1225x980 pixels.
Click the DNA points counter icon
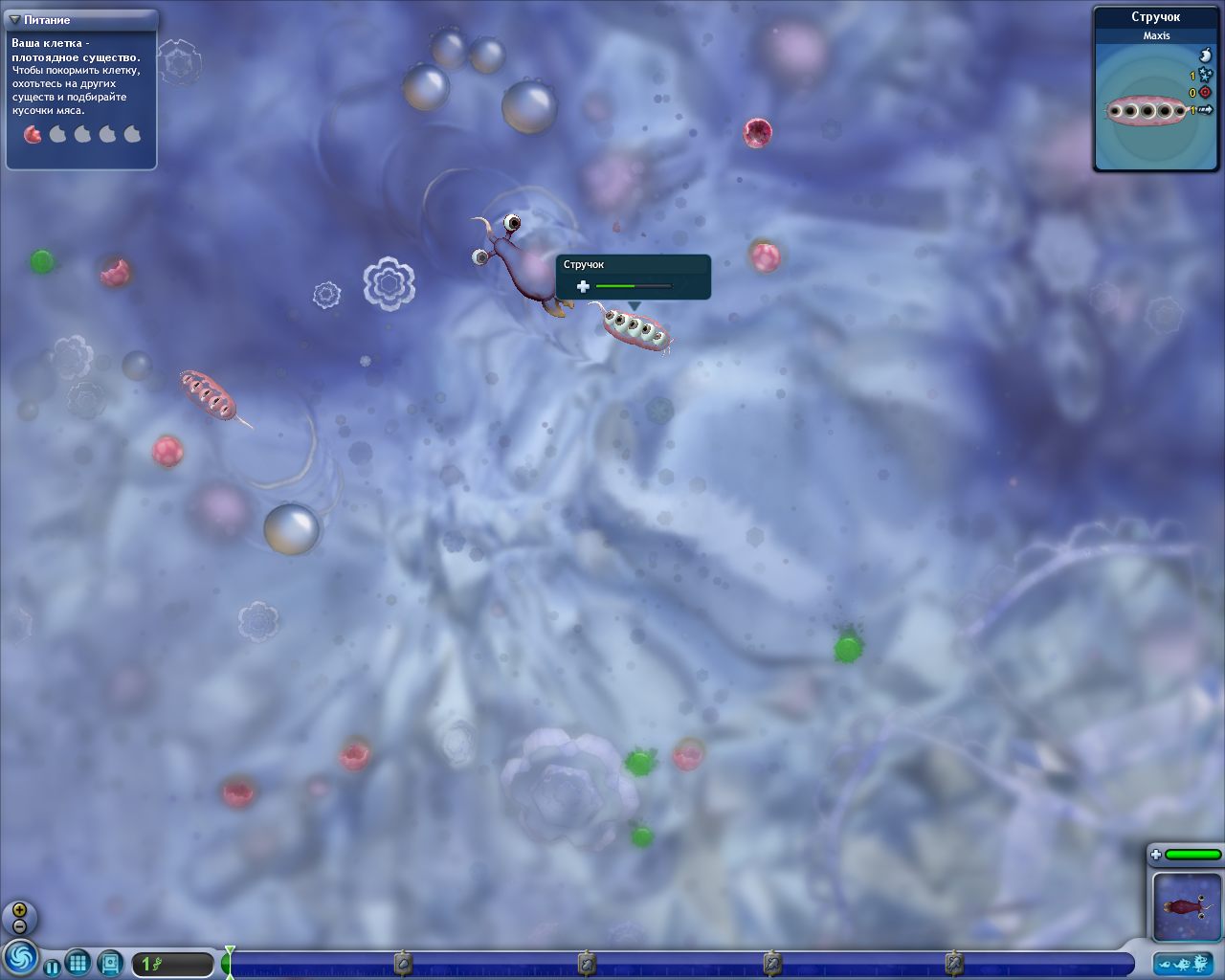158,966
